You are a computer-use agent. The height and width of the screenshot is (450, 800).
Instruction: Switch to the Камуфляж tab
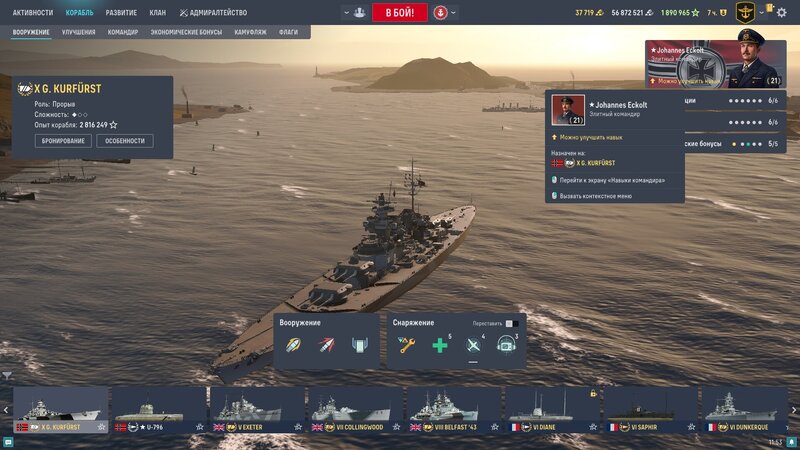pos(250,32)
